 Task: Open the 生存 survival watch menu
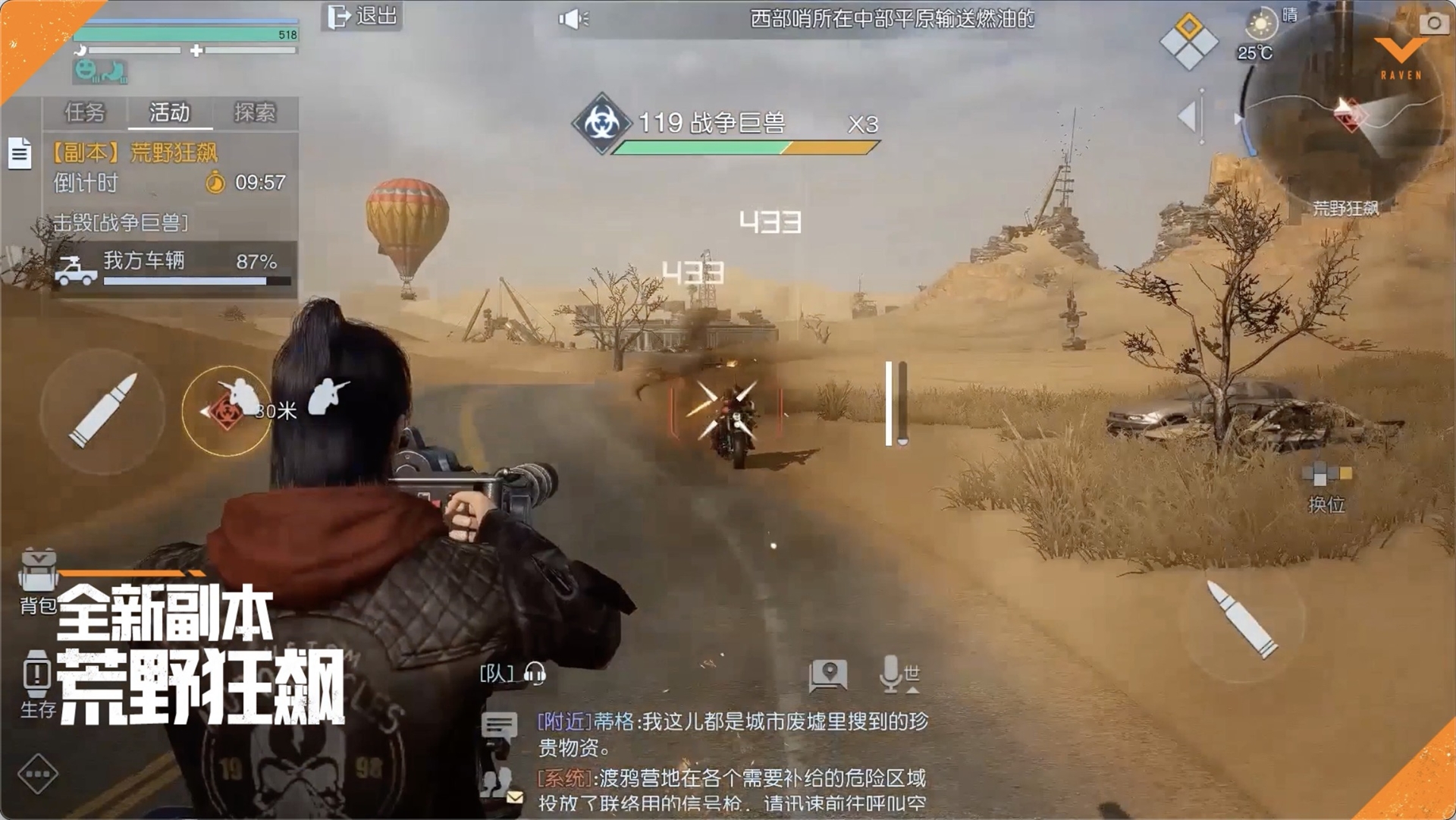36,683
